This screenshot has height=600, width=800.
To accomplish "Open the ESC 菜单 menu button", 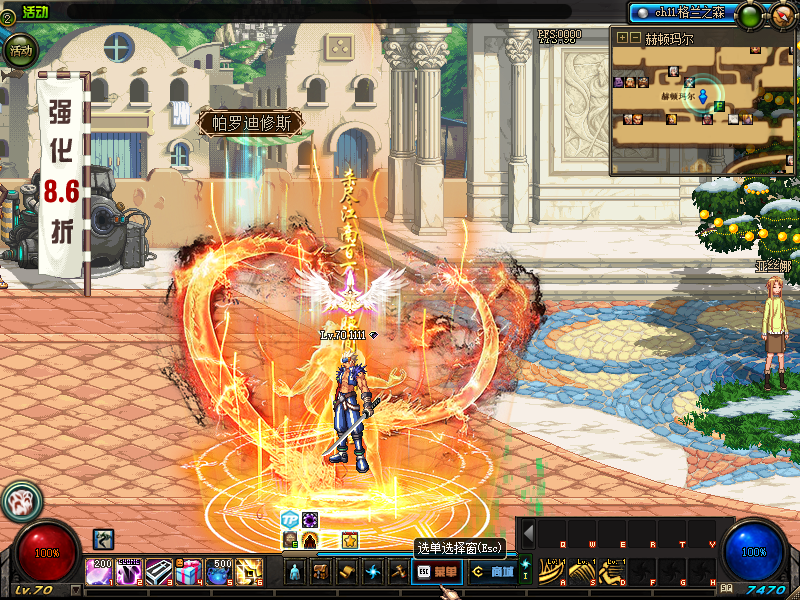I will [x=438, y=572].
